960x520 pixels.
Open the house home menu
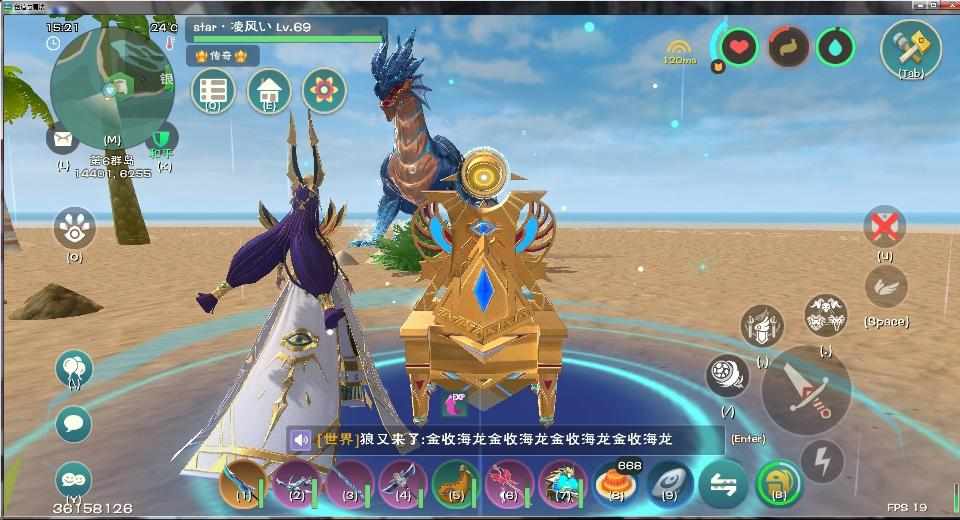point(268,91)
